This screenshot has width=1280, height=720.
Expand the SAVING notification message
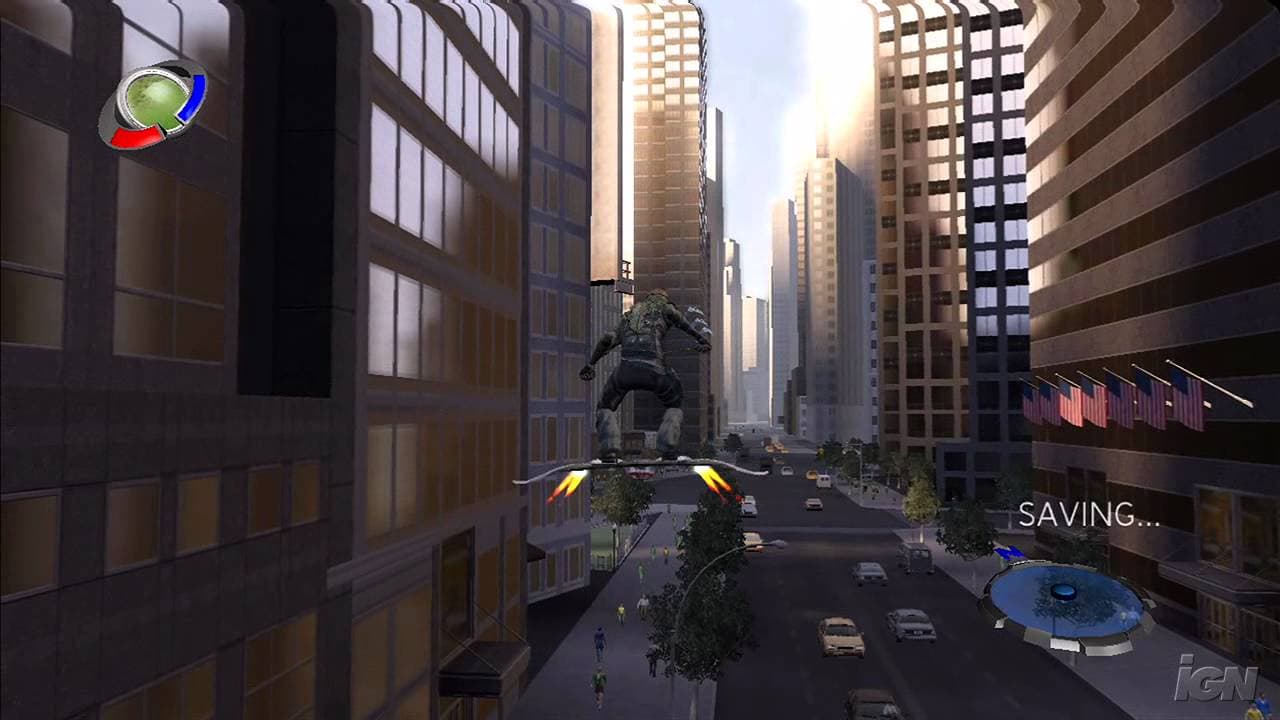(x=1090, y=515)
